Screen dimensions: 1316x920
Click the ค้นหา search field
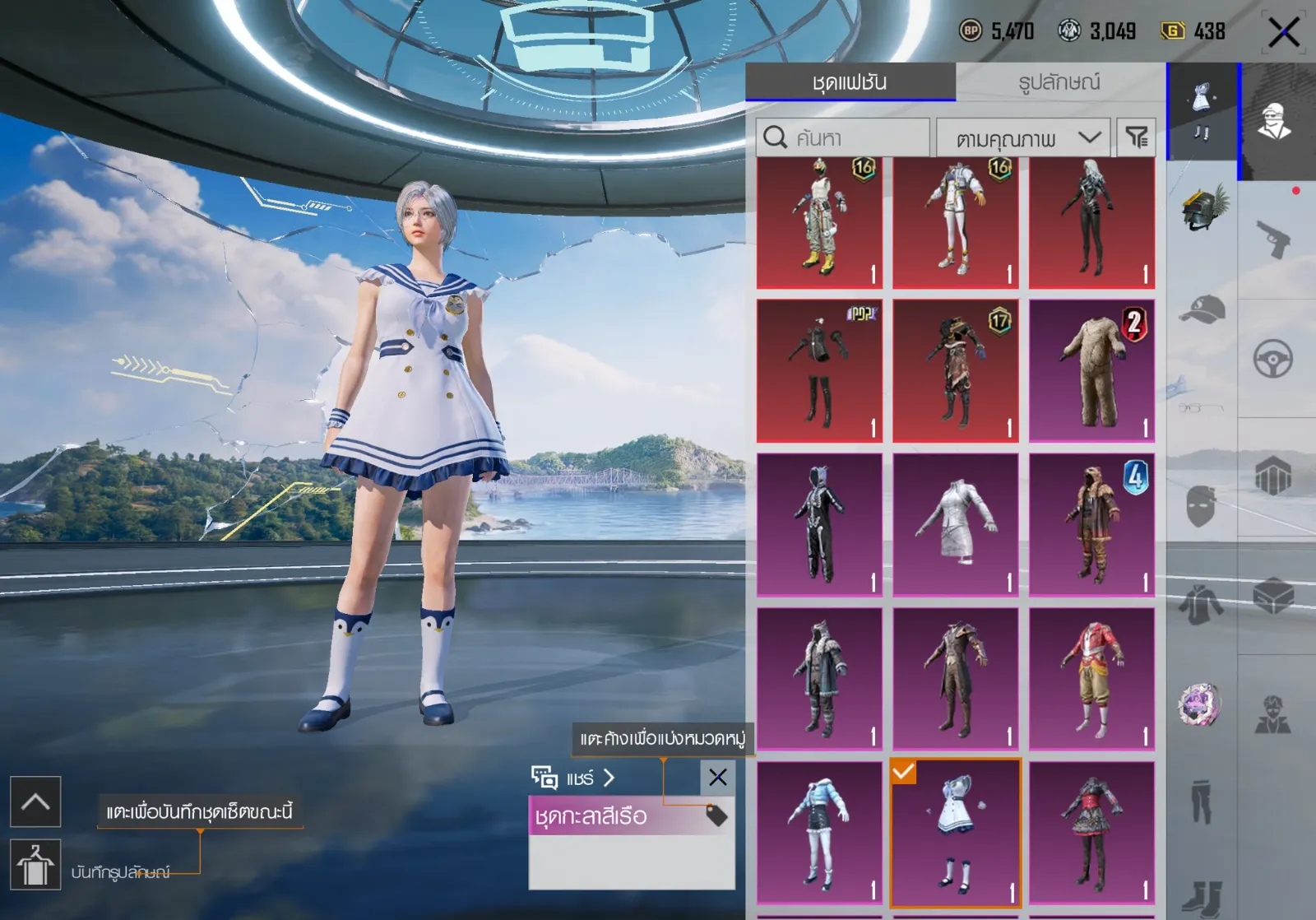[x=843, y=137]
